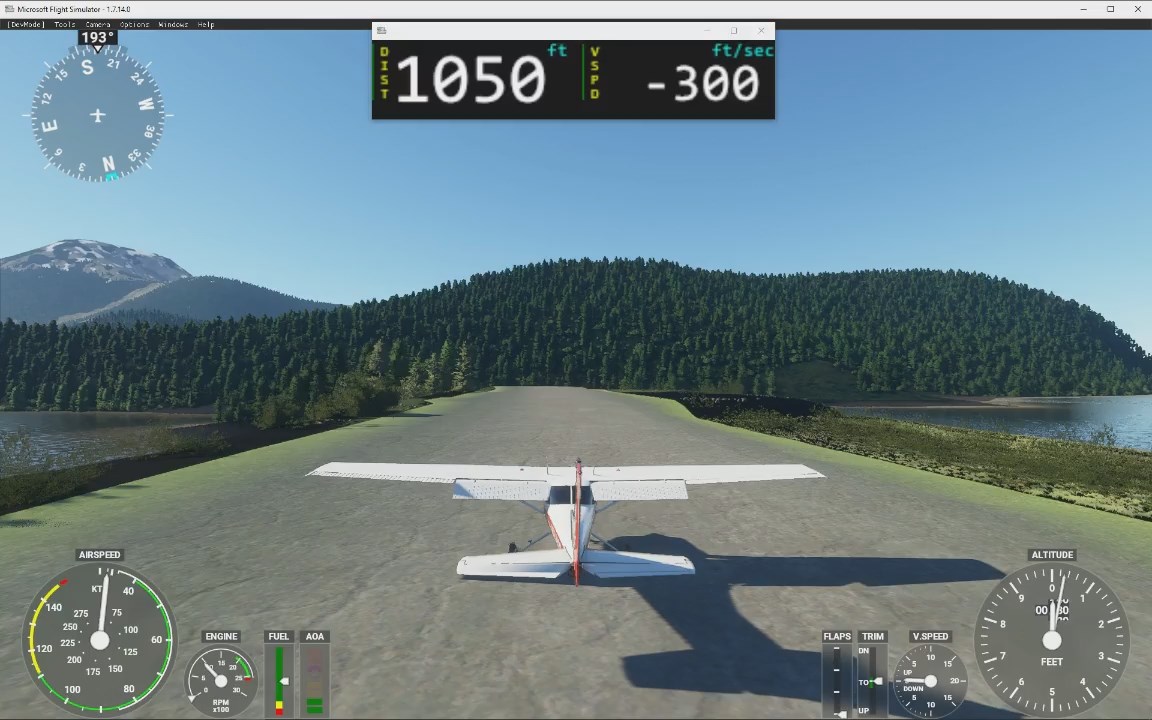Minimize the distance and speed overlay window
The height and width of the screenshot is (720, 1152).
click(707, 31)
